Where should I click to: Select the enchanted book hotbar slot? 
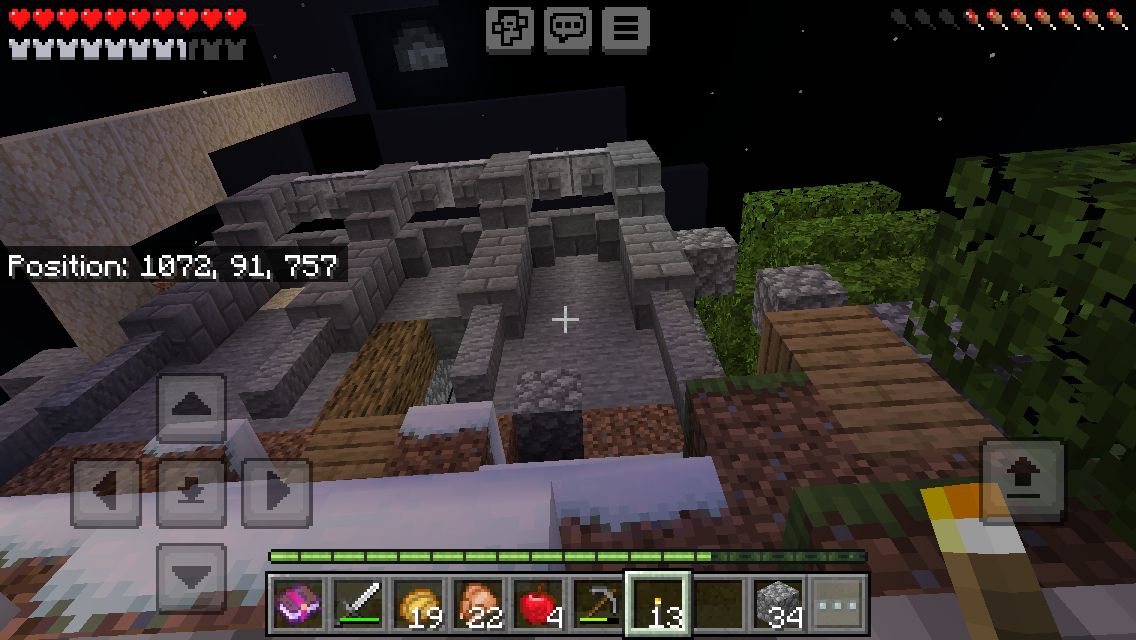click(x=298, y=605)
